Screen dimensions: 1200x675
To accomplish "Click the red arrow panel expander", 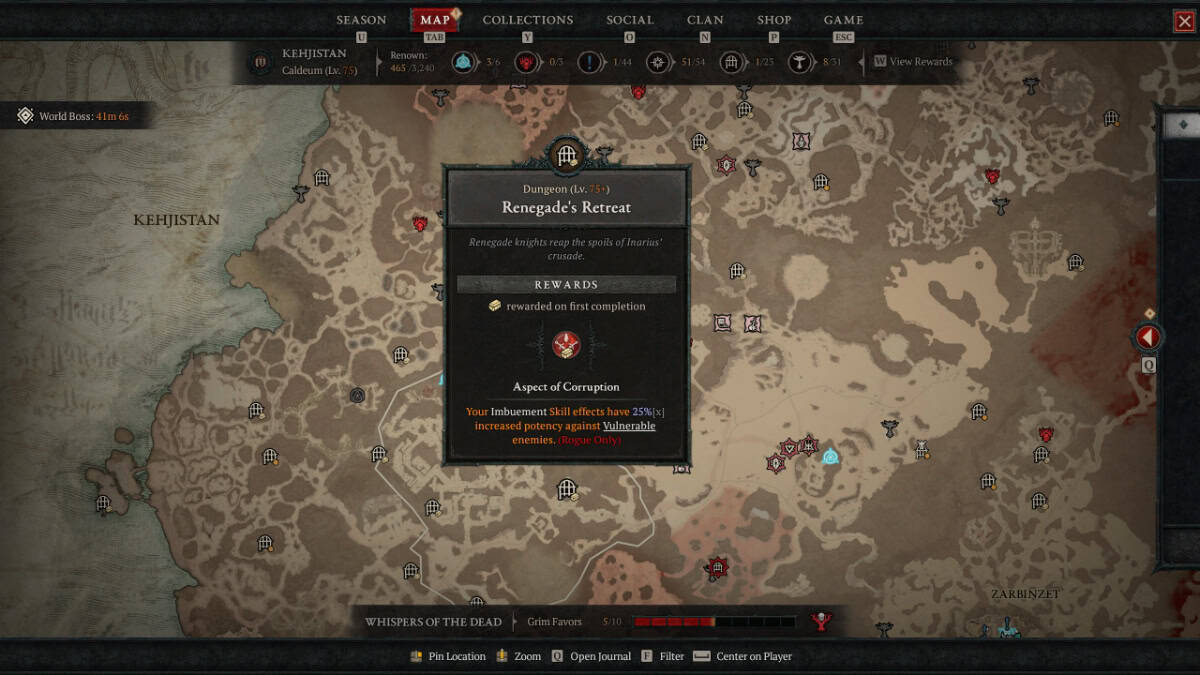I will [x=1148, y=337].
